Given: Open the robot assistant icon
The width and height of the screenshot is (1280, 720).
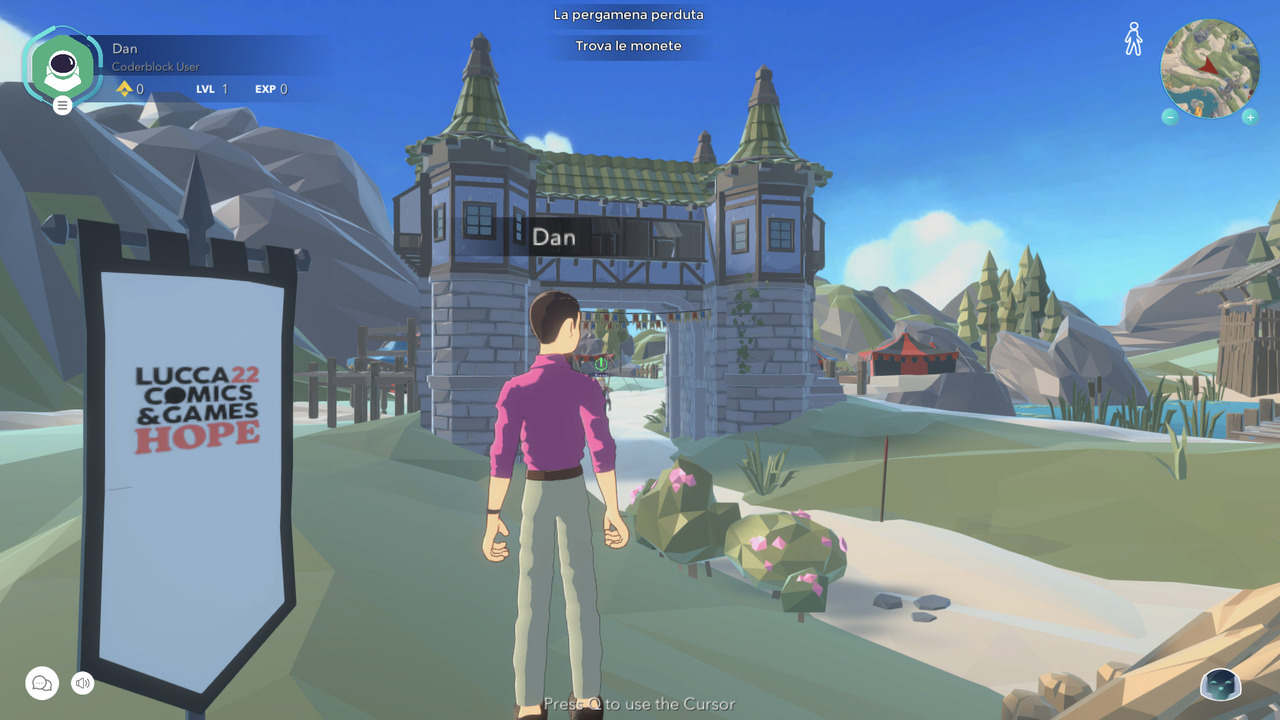Looking at the screenshot, I should pyautogui.click(x=1220, y=685).
